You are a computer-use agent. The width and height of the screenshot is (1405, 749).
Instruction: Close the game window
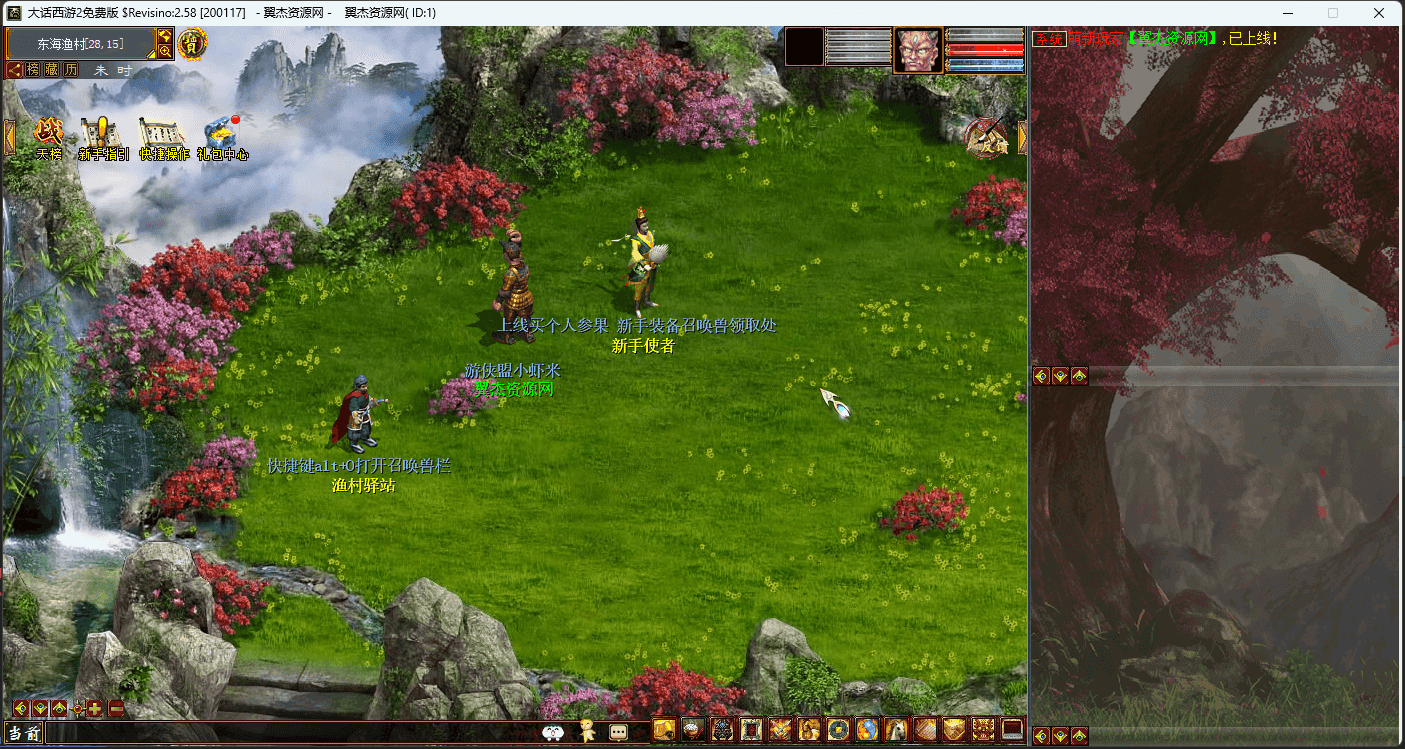1379,13
